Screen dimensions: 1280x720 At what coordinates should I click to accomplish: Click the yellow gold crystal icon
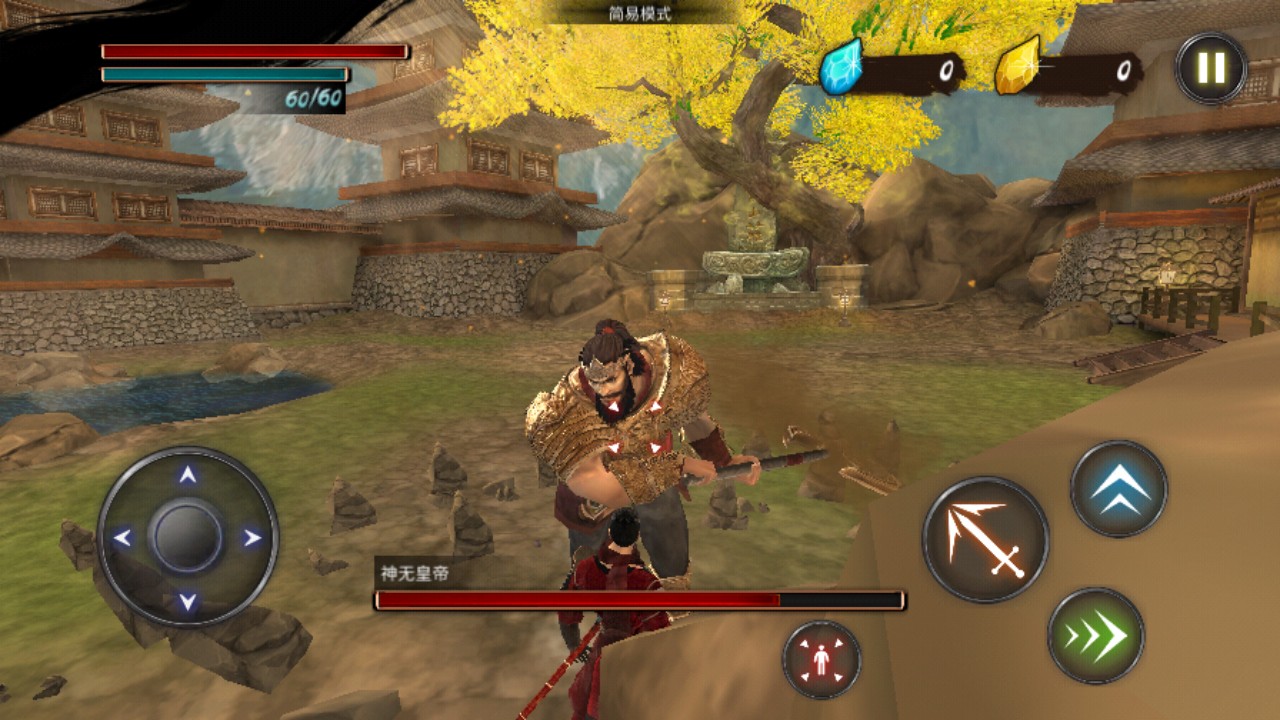(x=1017, y=68)
